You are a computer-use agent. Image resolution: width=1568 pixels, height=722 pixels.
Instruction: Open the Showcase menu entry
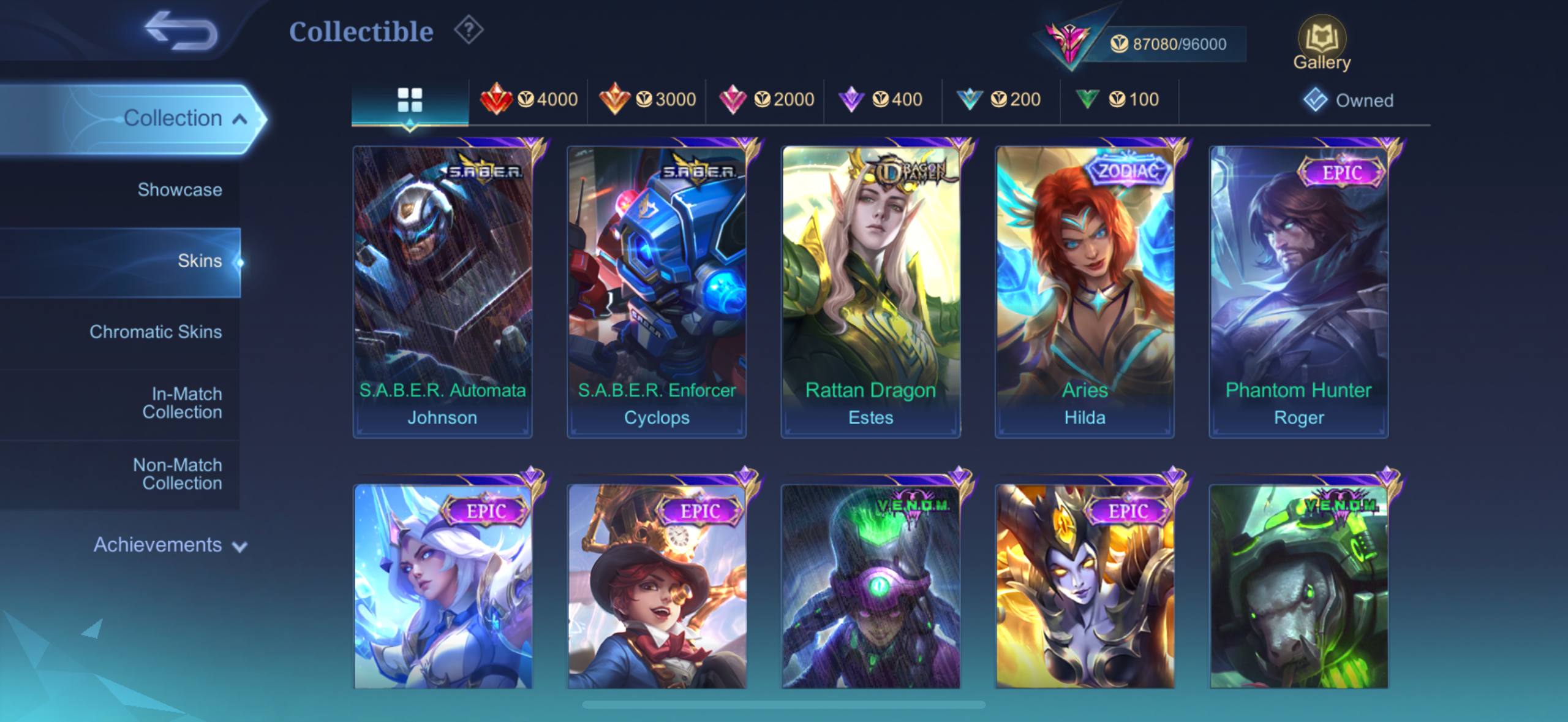(x=179, y=190)
